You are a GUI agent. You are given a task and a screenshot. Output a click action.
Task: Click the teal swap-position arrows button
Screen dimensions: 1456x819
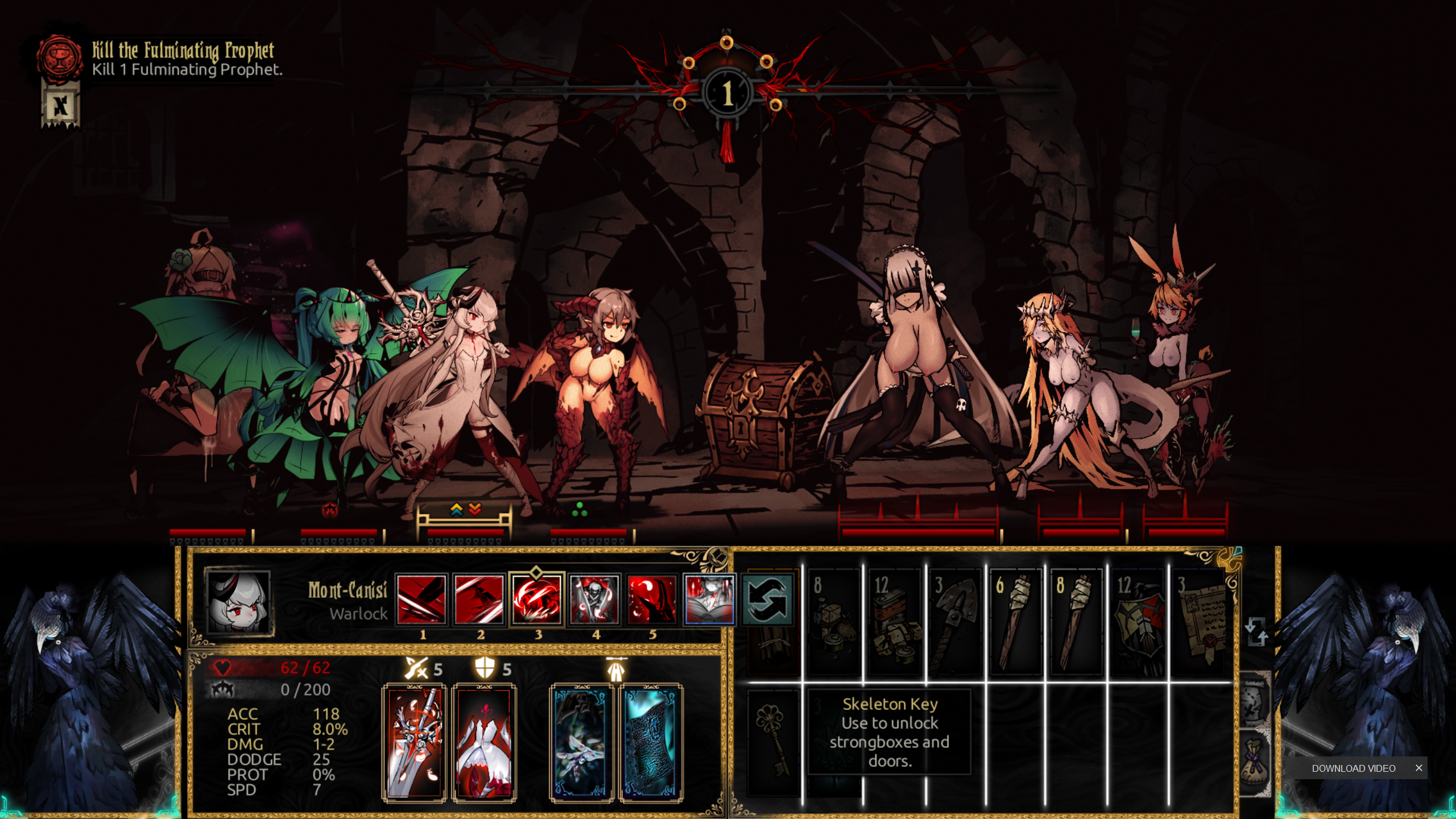767,599
